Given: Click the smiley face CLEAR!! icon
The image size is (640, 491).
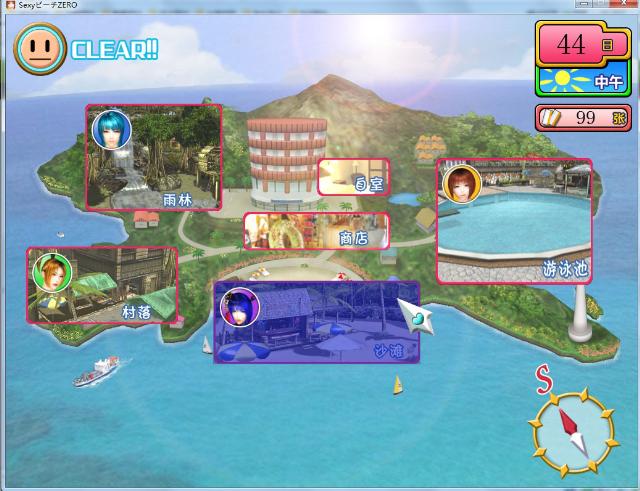Looking at the screenshot, I should click(x=40, y=45).
